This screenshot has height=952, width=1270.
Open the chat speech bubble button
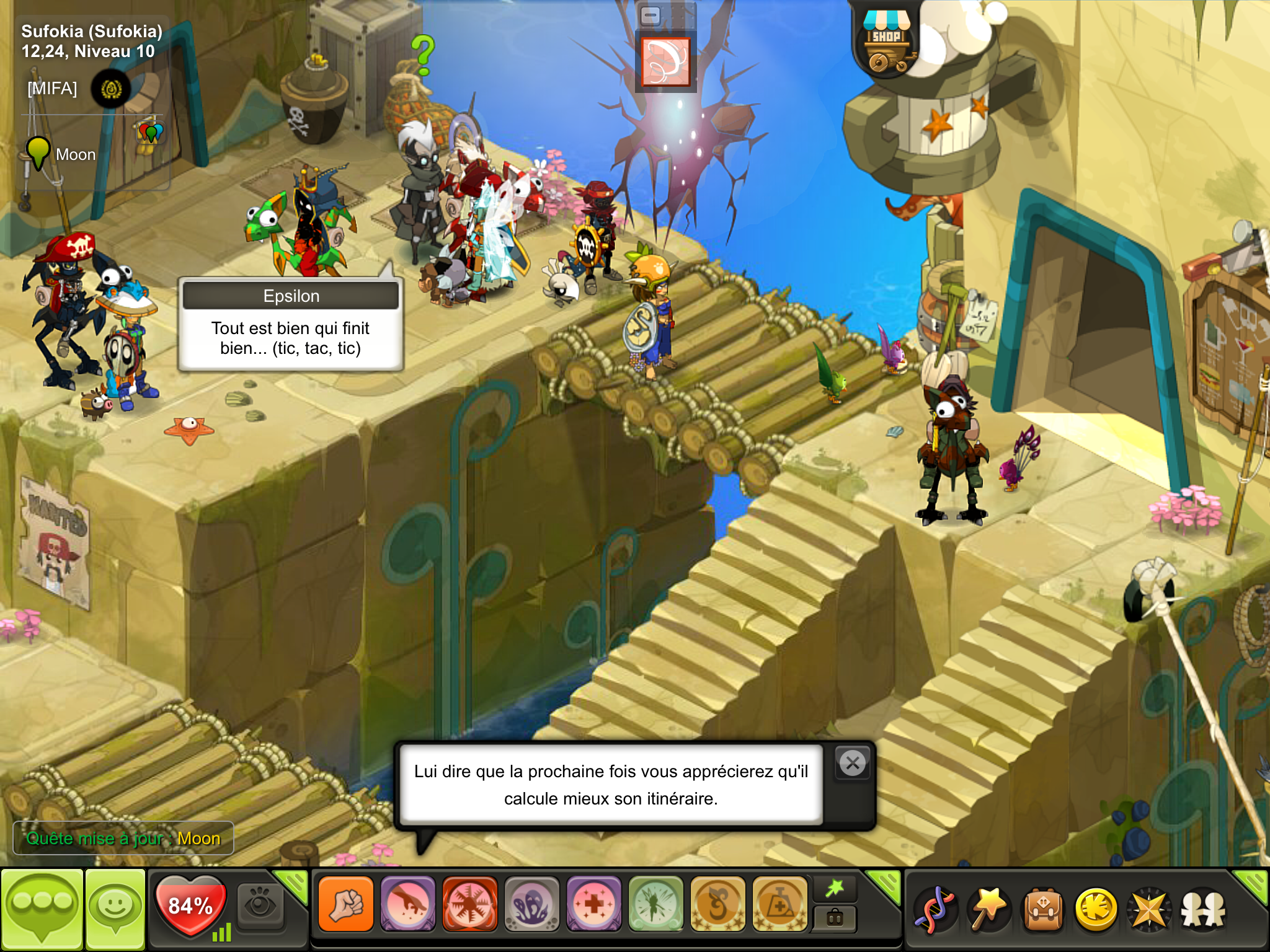pos(42,909)
